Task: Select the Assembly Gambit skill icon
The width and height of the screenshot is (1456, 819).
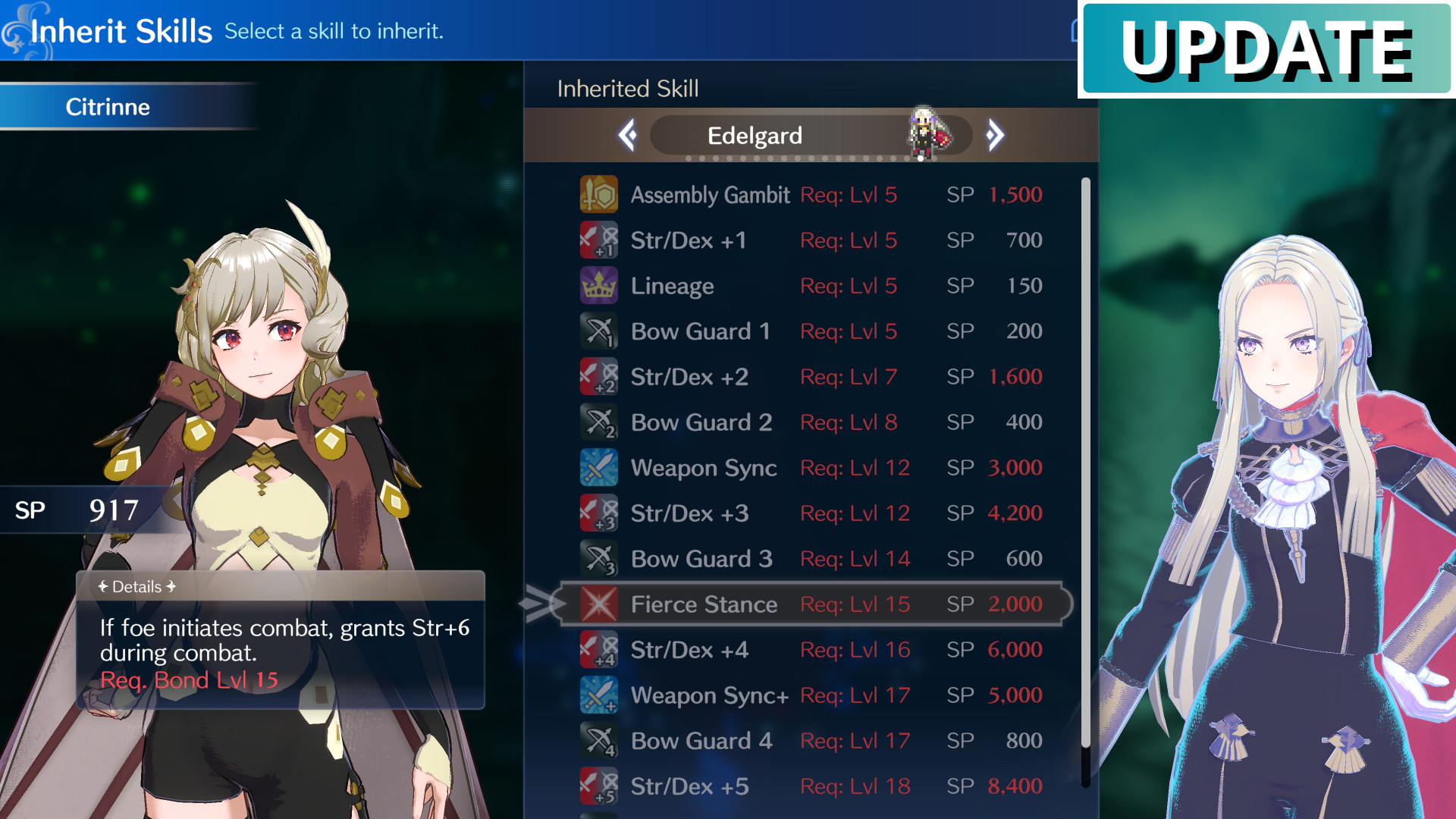Action: (599, 195)
